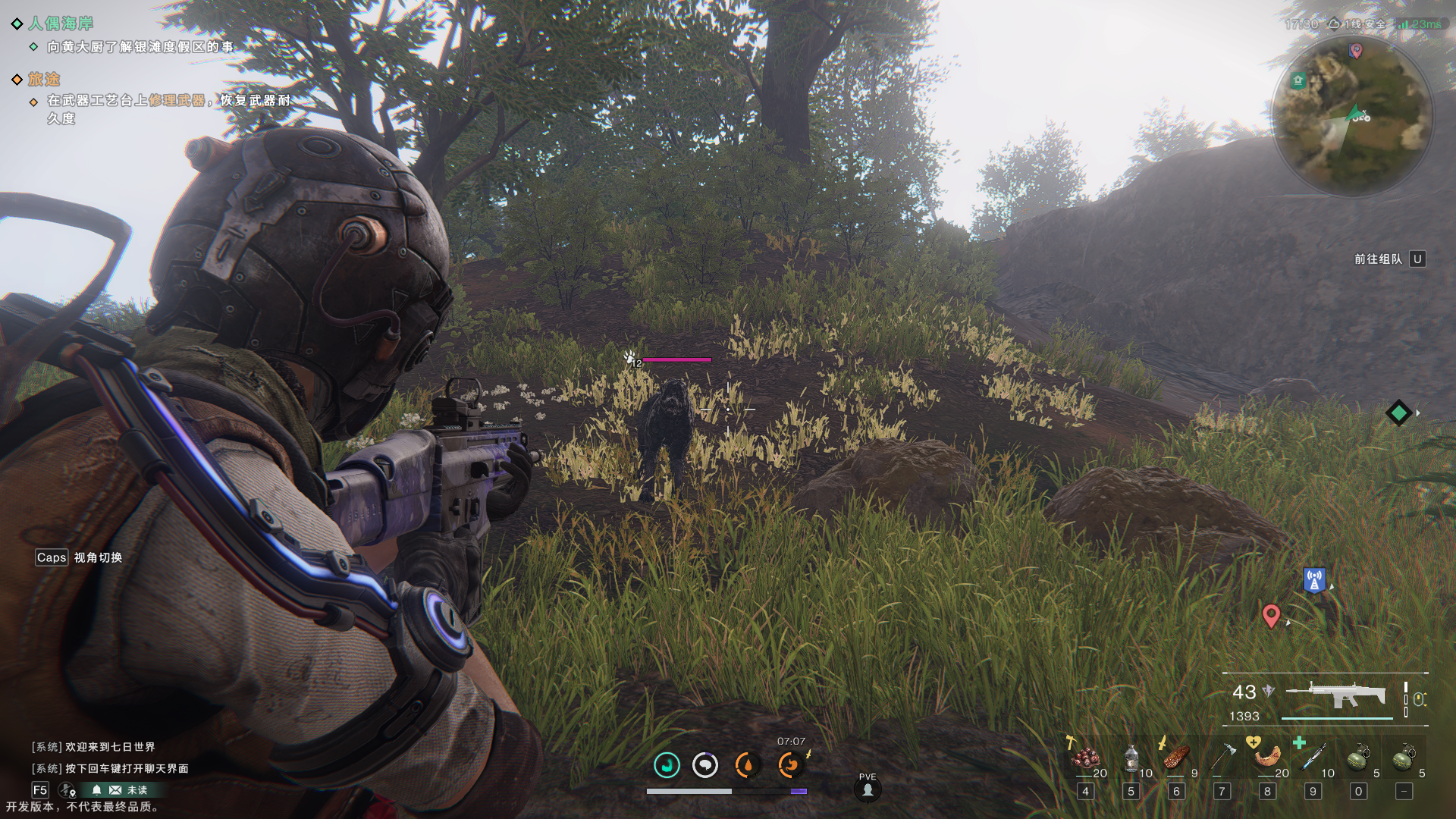The width and height of the screenshot is (1456, 819).
Task: Select the healing food with heart icon
Action: pos(1267,757)
